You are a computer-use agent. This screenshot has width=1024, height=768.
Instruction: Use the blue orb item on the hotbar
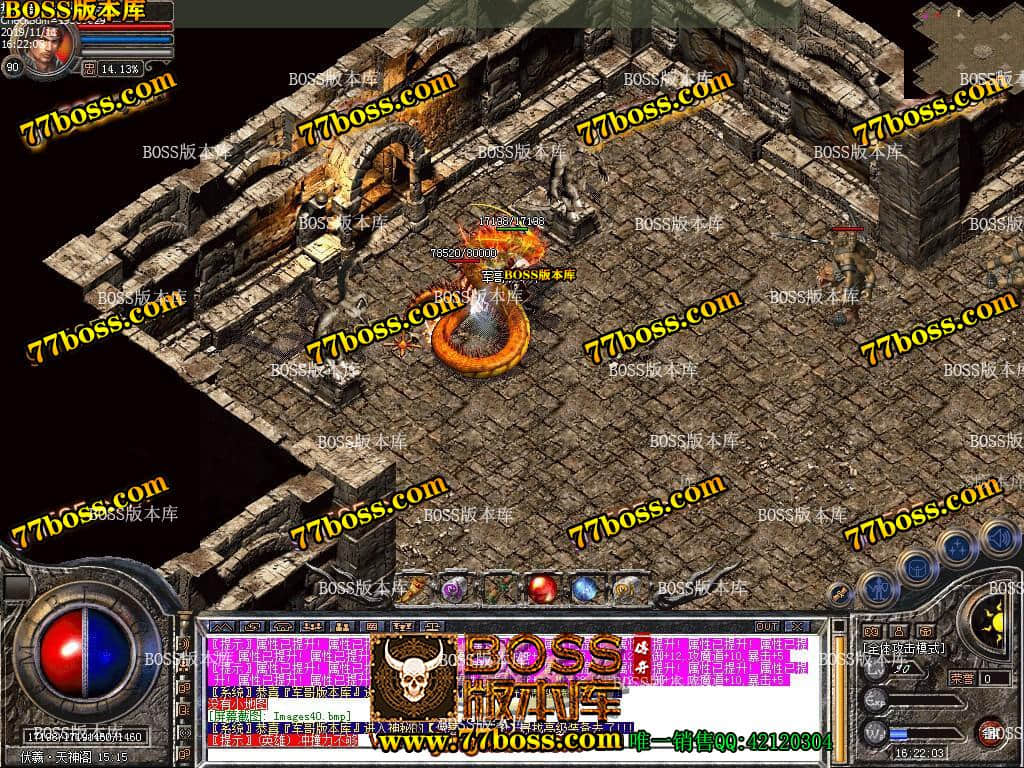(585, 589)
